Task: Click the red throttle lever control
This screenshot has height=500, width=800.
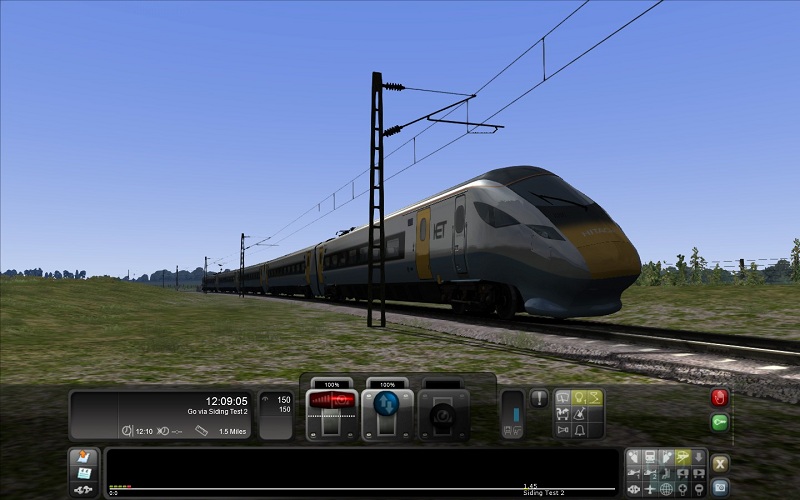Action: pos(333,401)
